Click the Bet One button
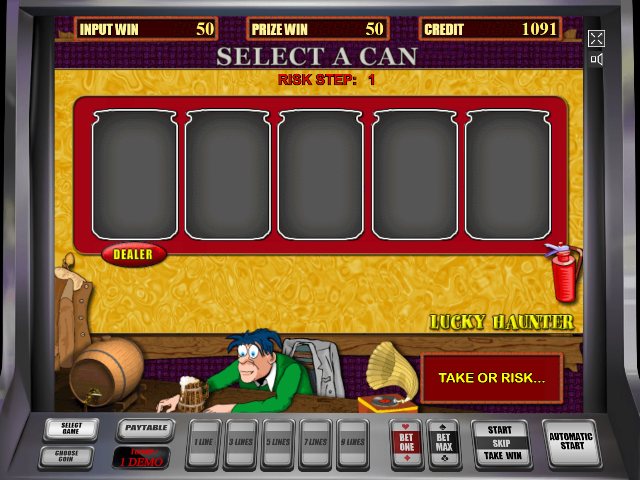Viewport: 640px width, 480px height. [x=406, y=443]
